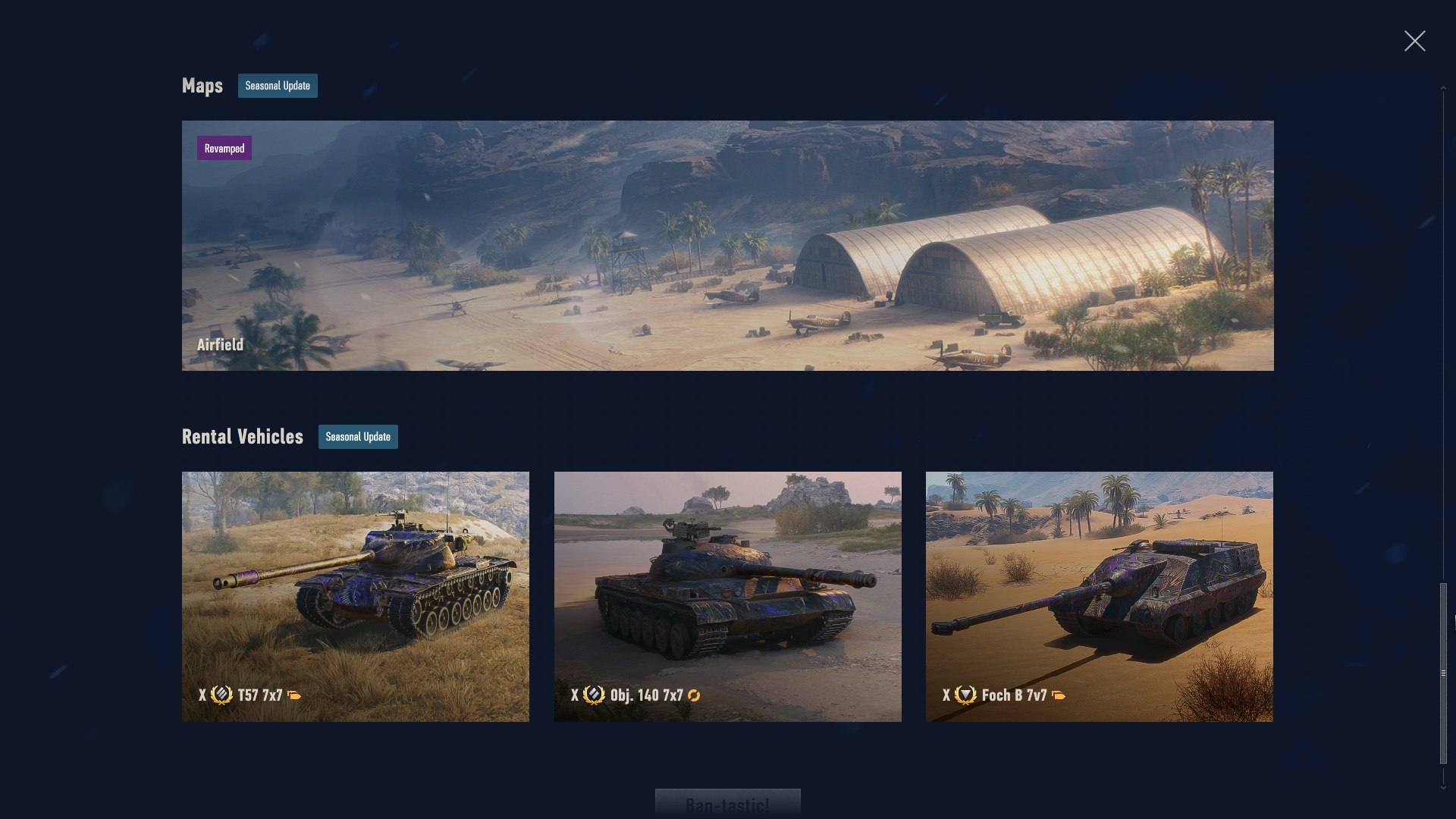1456x819 pixels.
Task: Click the Ban-tastic! button
Action: [x=727, y=804]
